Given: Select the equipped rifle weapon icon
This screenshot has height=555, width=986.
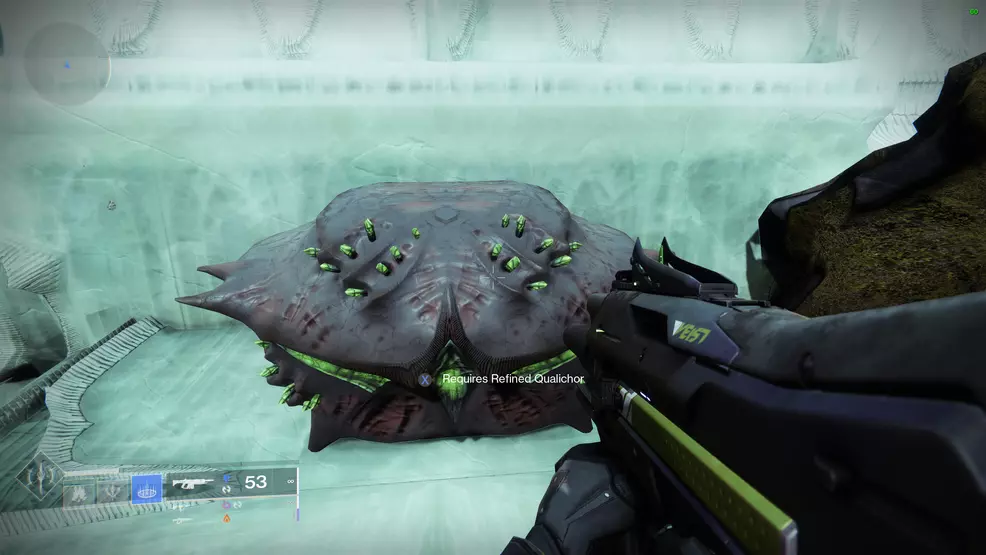Looking at the screenshot, I should (192, 483).
